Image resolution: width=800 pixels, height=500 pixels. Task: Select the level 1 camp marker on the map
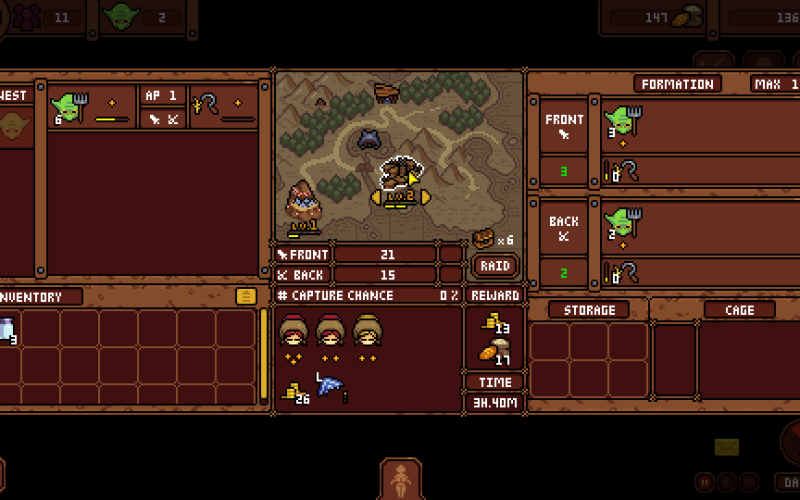(x=303, y=205)
